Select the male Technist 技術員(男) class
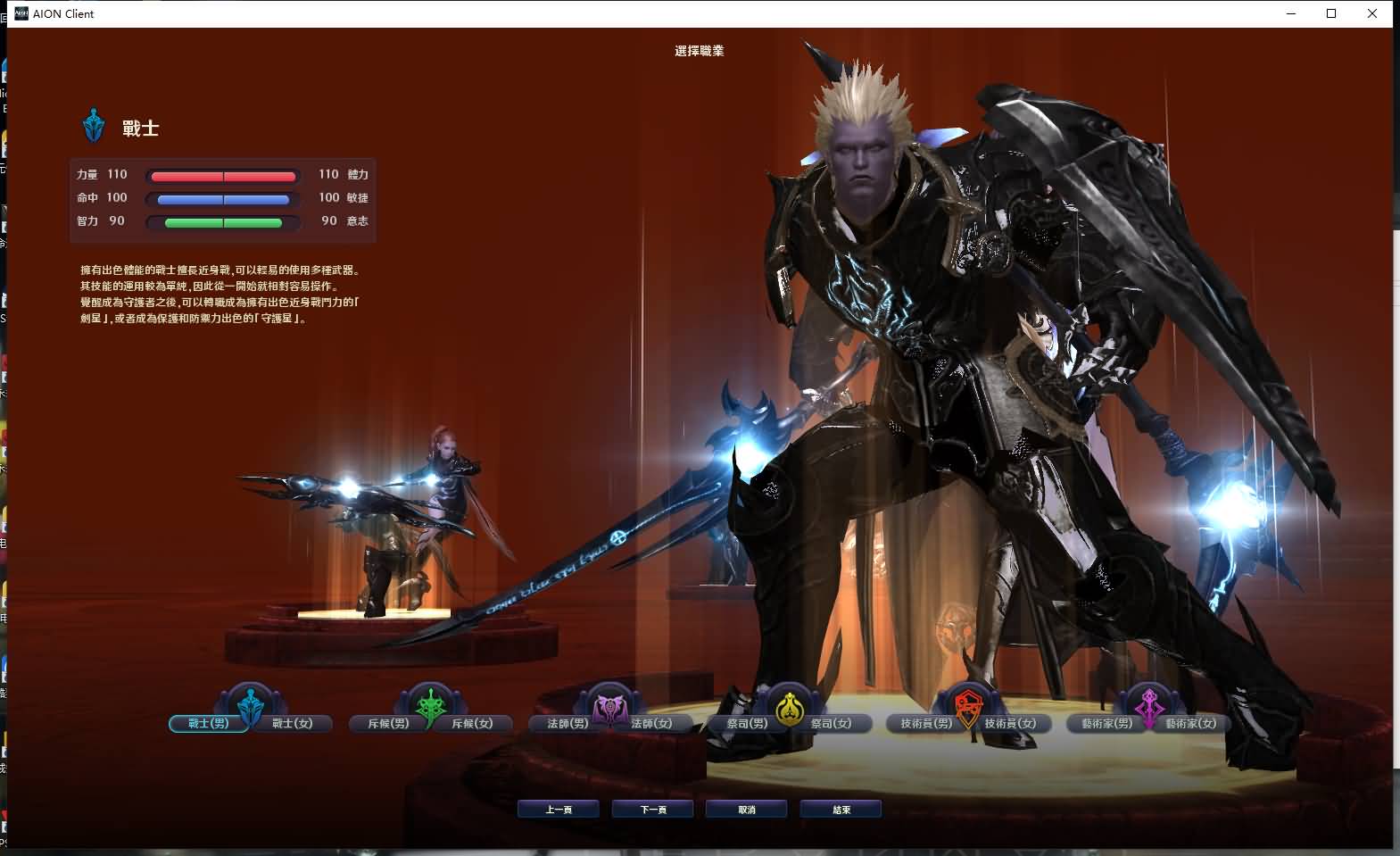Screen dimensions: 1400x856 click(x=926, y=723)
